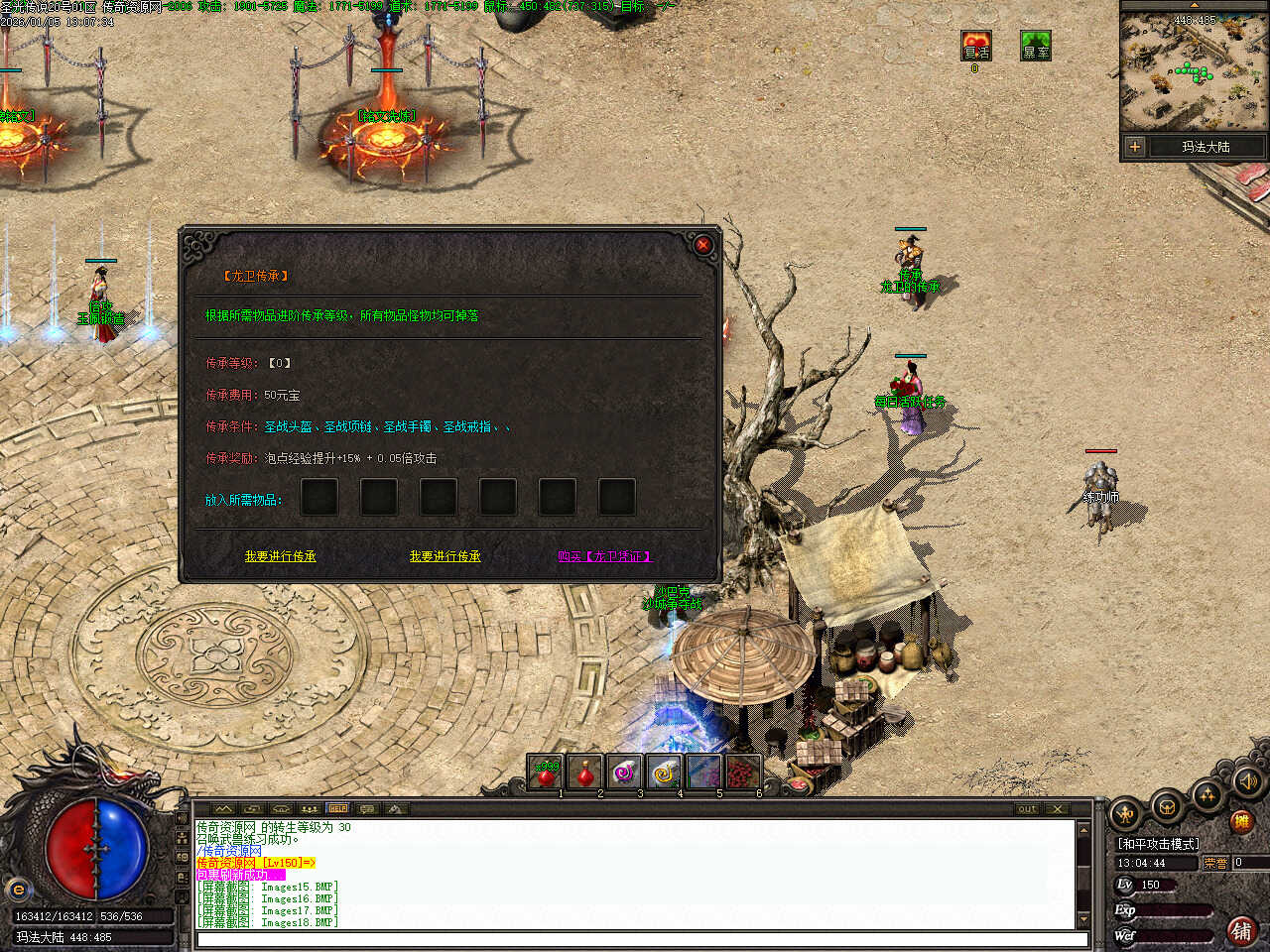The width and height of the screenshot is (1270, 952).
Task: Use the x999 red potion in hotbar slot 1
Action: click(546, 772)
